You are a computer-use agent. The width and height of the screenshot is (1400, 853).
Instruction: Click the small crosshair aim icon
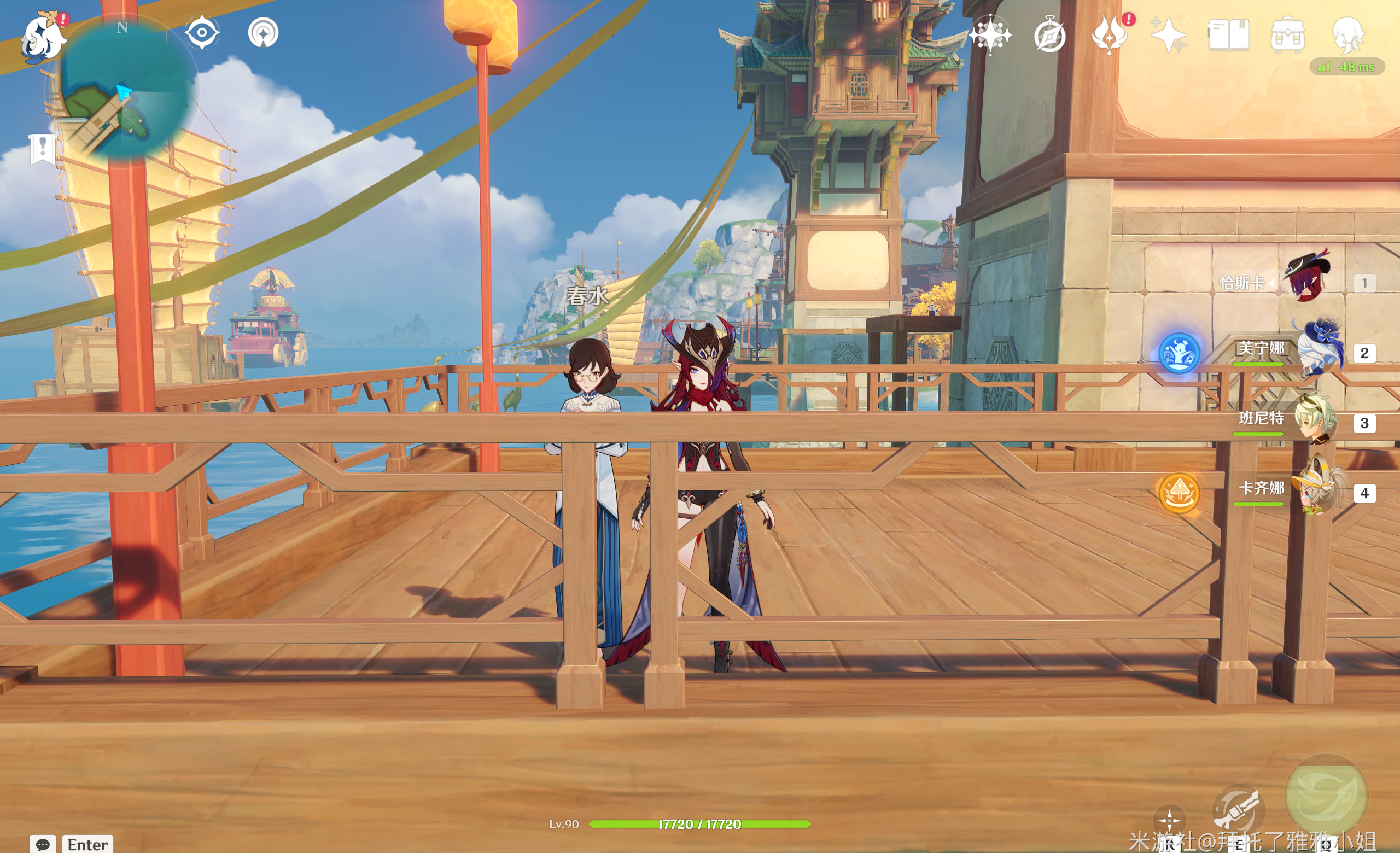point(1169,820)
